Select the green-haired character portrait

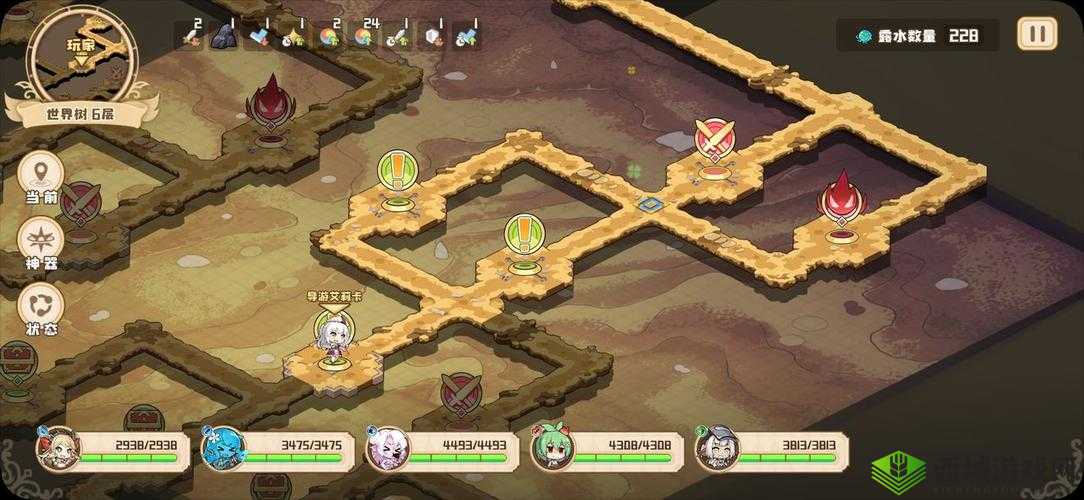point(549,447)
